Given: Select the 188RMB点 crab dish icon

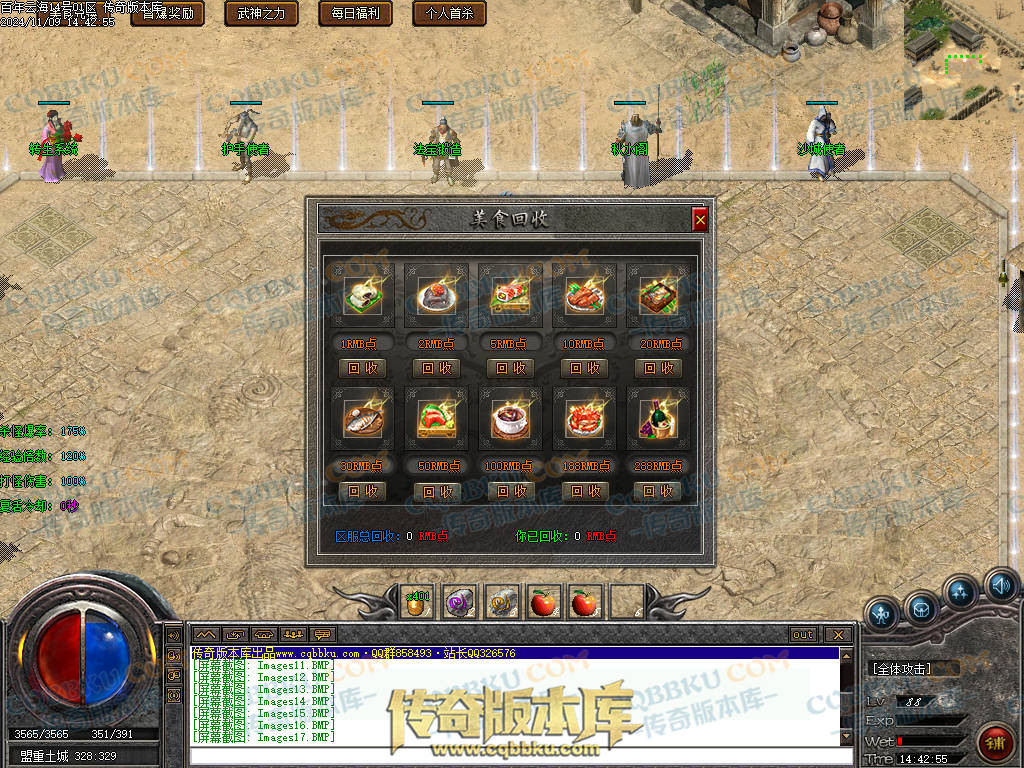Looking at the screenshot, I should coord(584,419).
